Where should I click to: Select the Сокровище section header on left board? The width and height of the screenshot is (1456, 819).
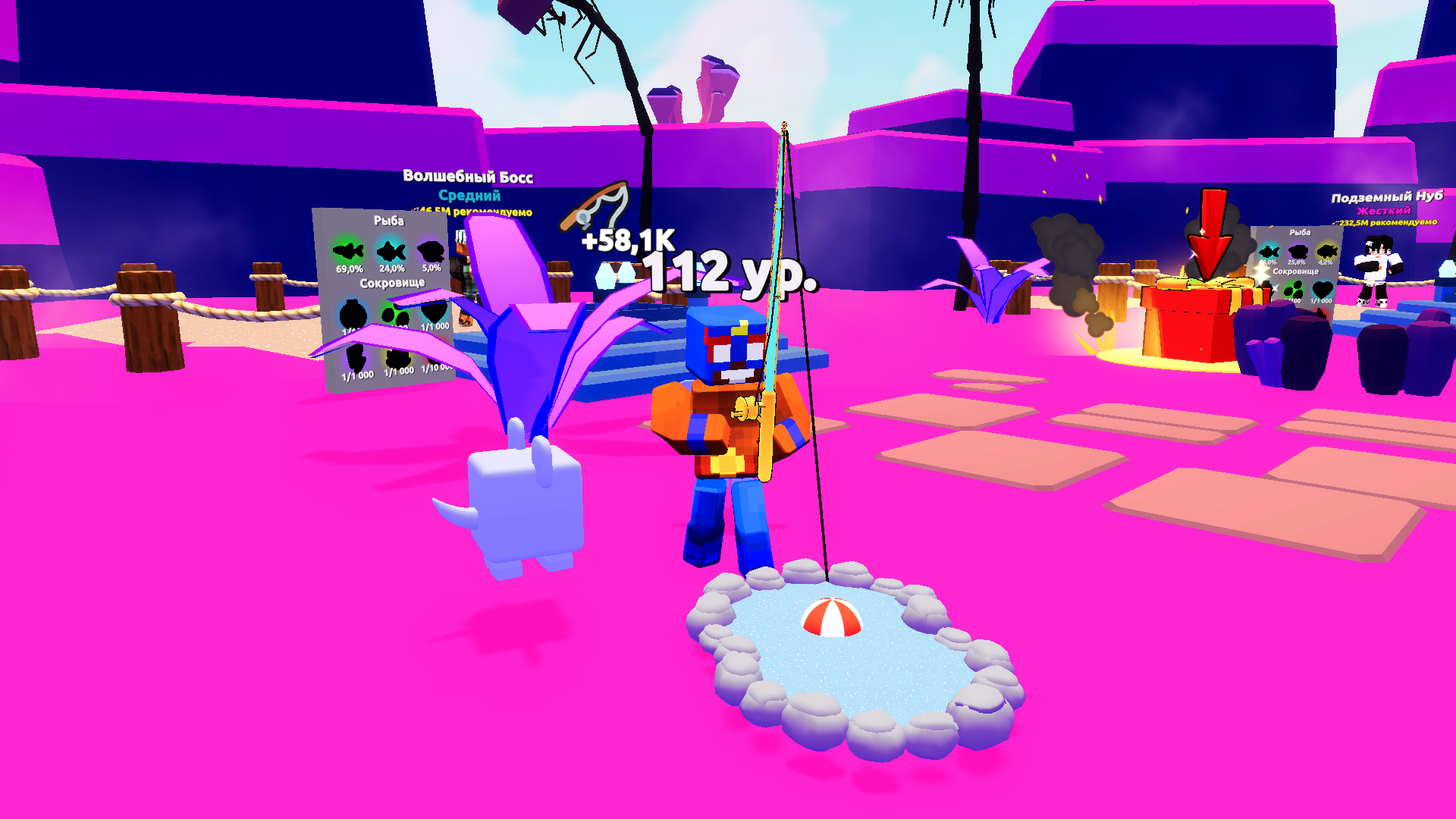coord(393,282)
